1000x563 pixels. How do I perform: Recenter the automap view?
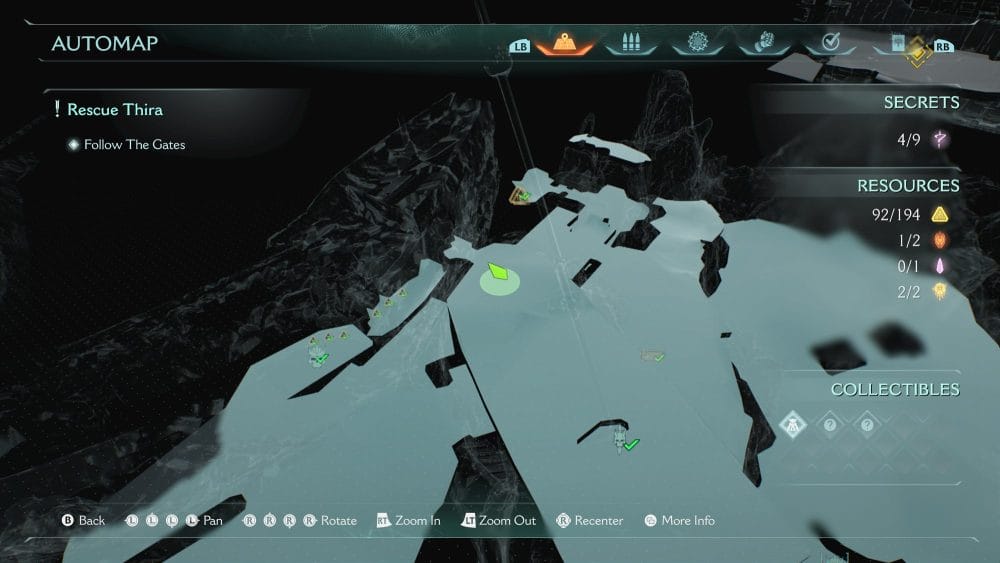click(x=590, y=520)
